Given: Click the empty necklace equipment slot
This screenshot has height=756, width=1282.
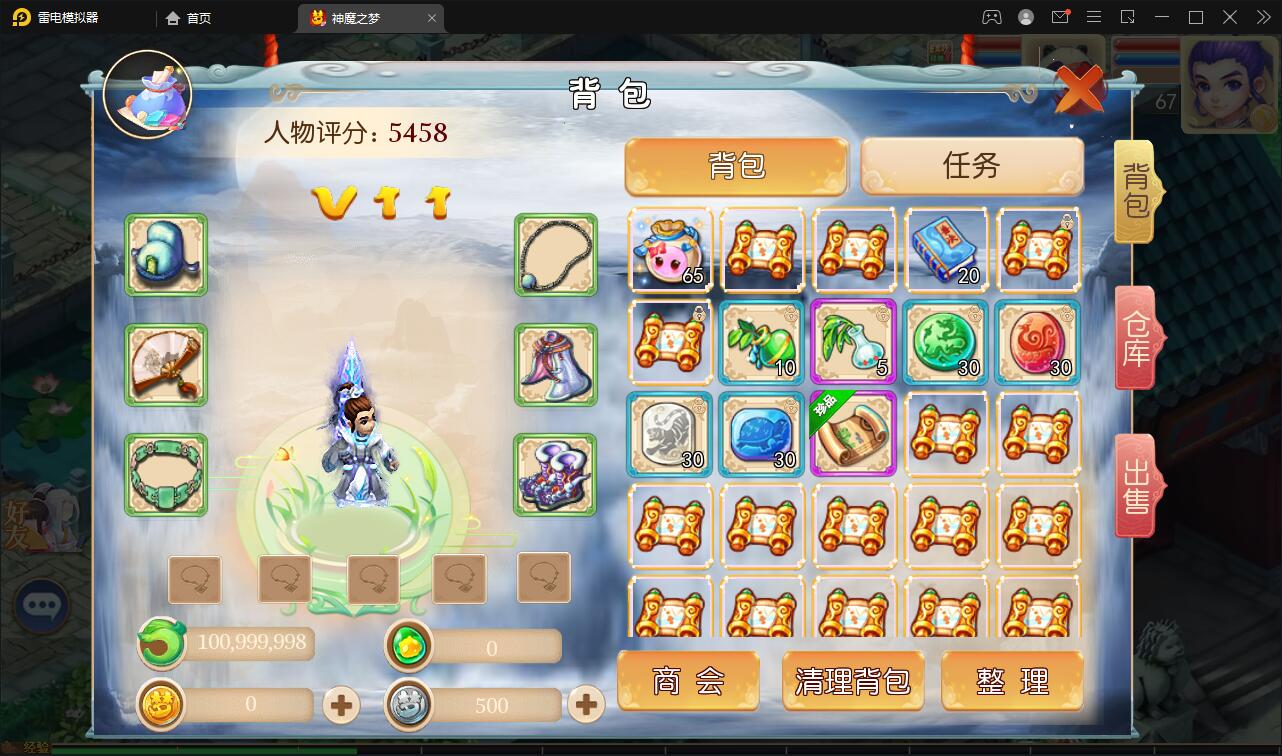Looking at the screenshot, I should click(x=553, y=254).
